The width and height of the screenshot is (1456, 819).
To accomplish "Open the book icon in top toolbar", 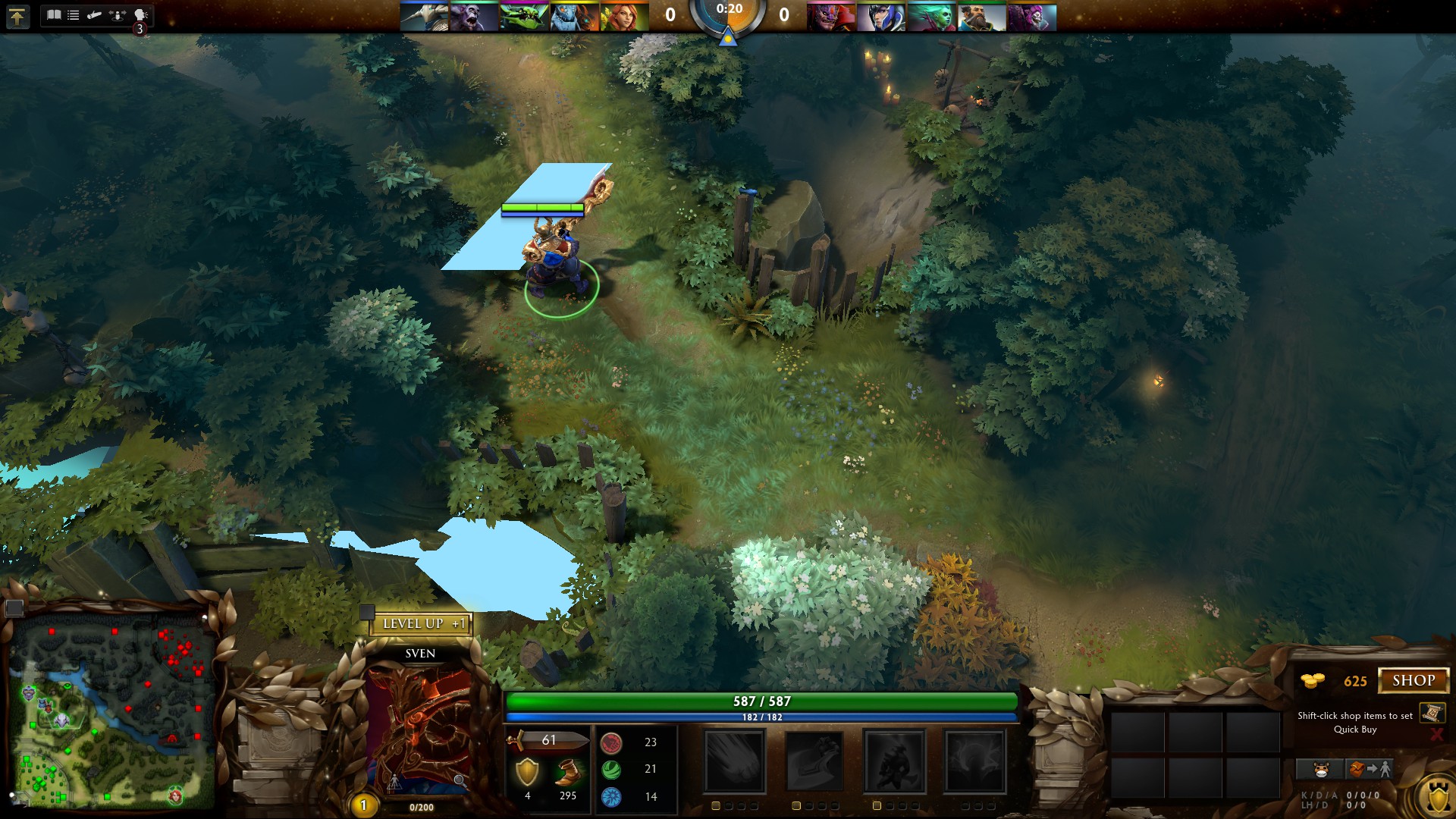I will coord(54,14).
